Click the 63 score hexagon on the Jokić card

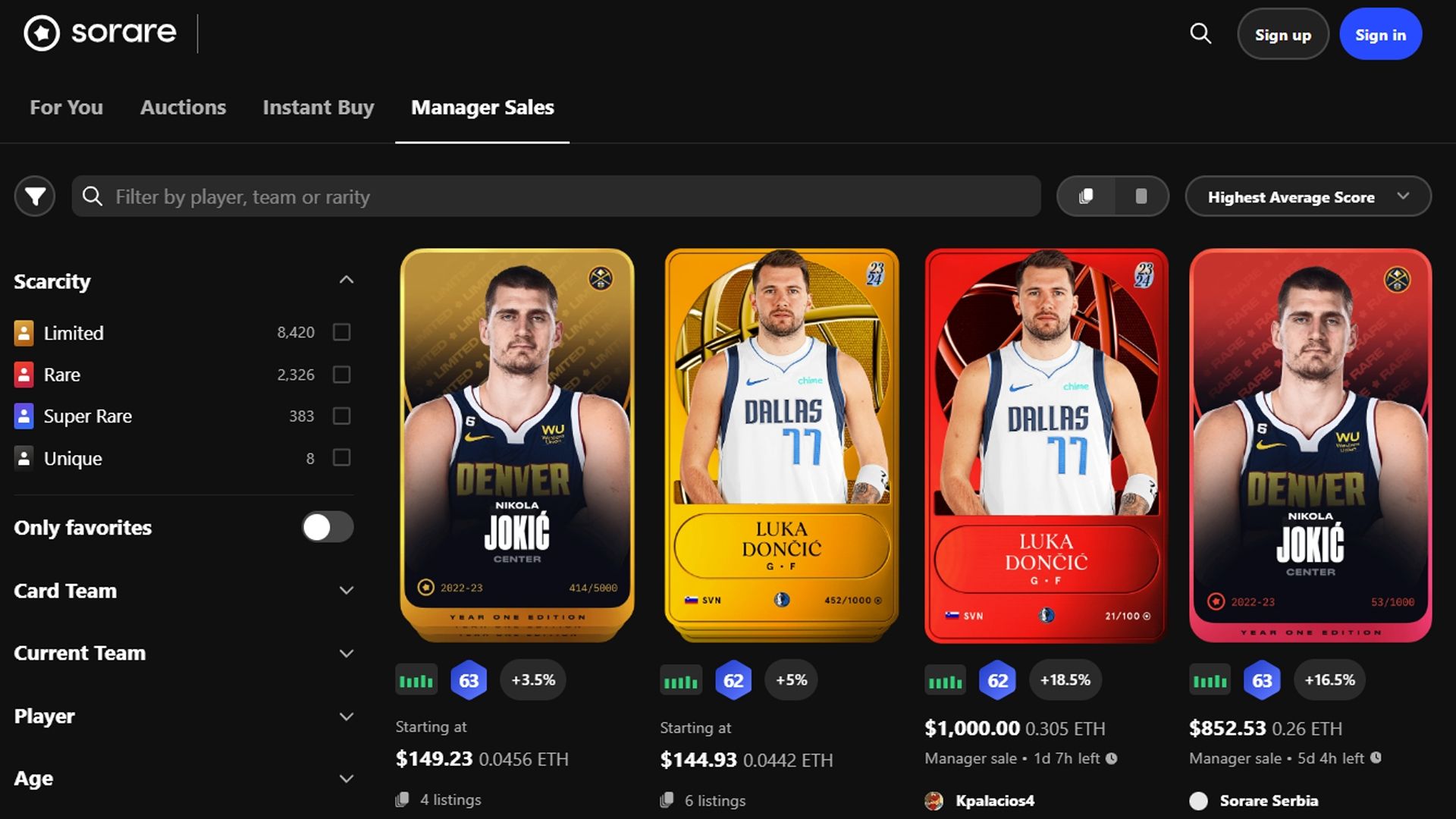[x=469, y=680]
